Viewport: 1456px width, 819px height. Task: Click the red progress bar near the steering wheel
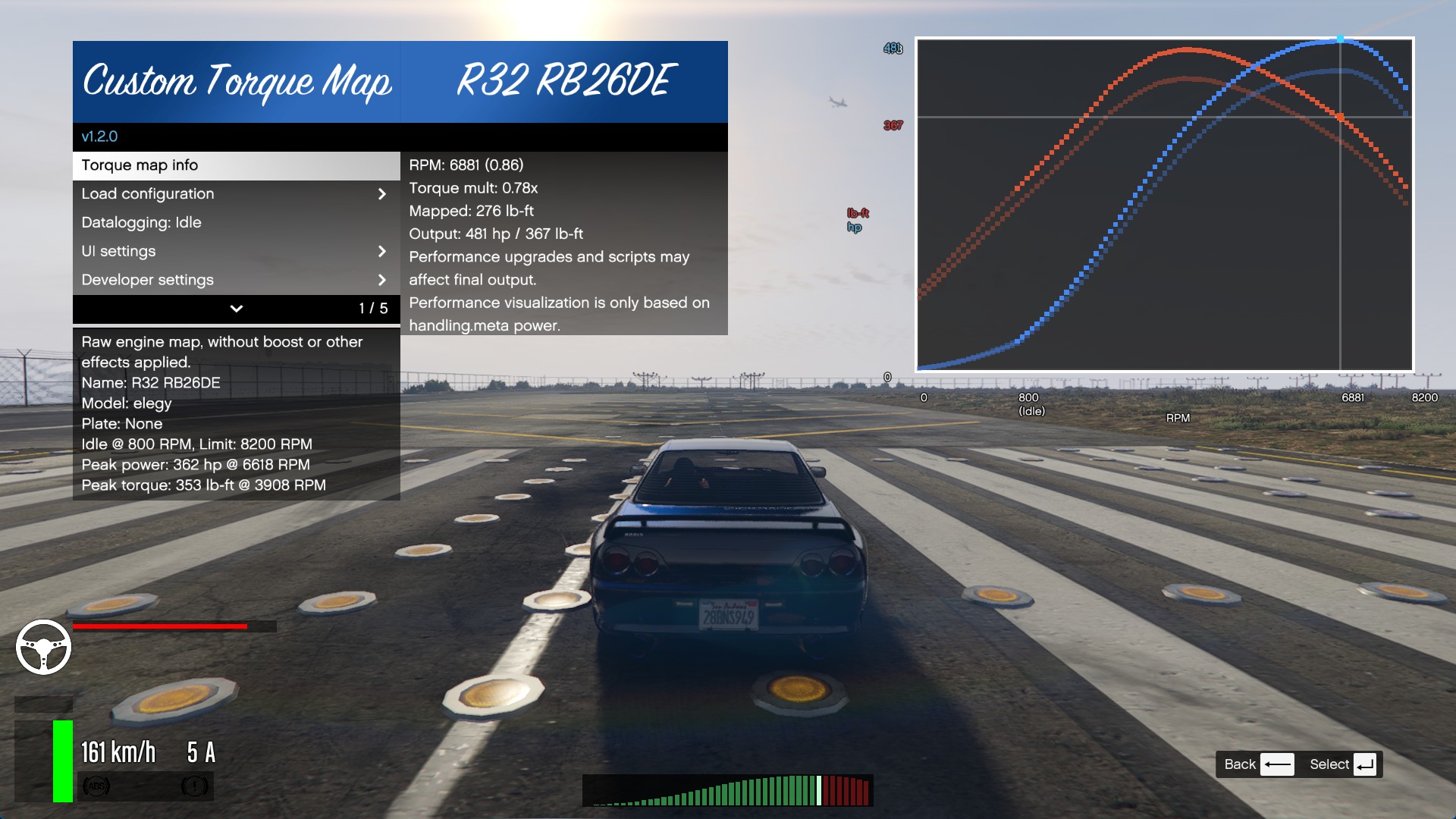pyautogui.click(x=159, y=626)
